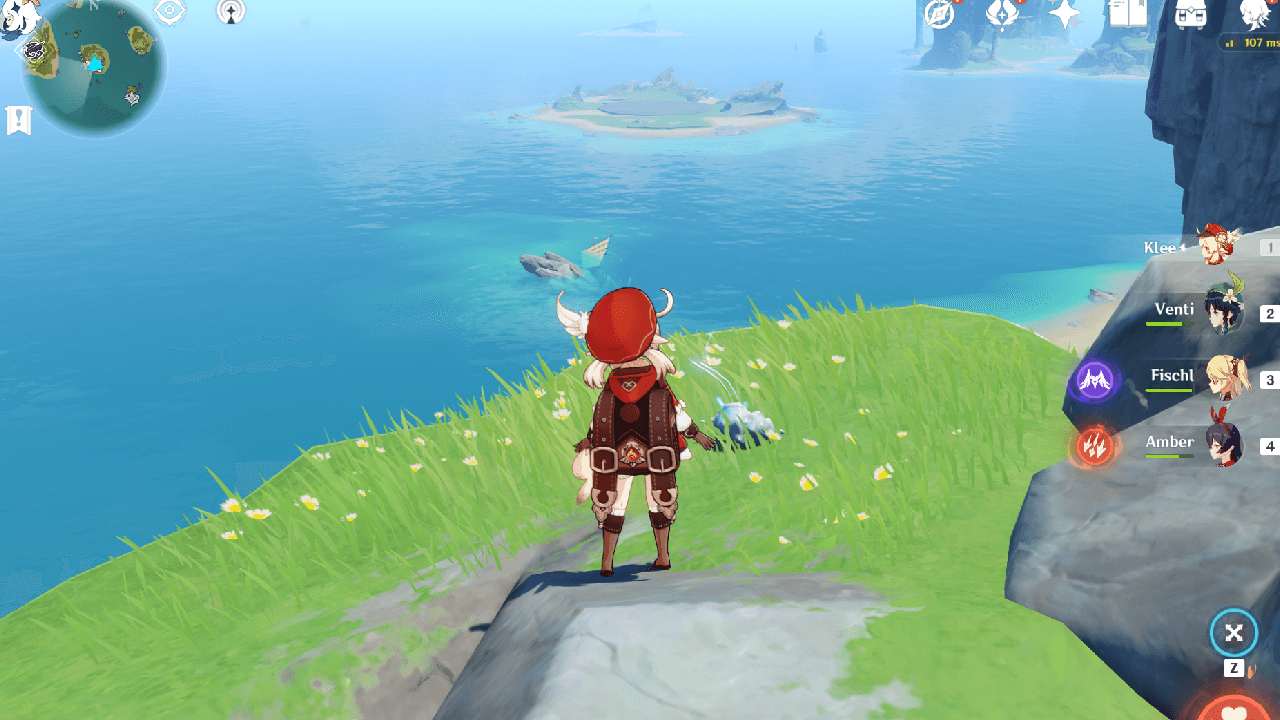Expand the arrow next to Klee's name
1280x720 pixels.
(x=1183, y=246)
